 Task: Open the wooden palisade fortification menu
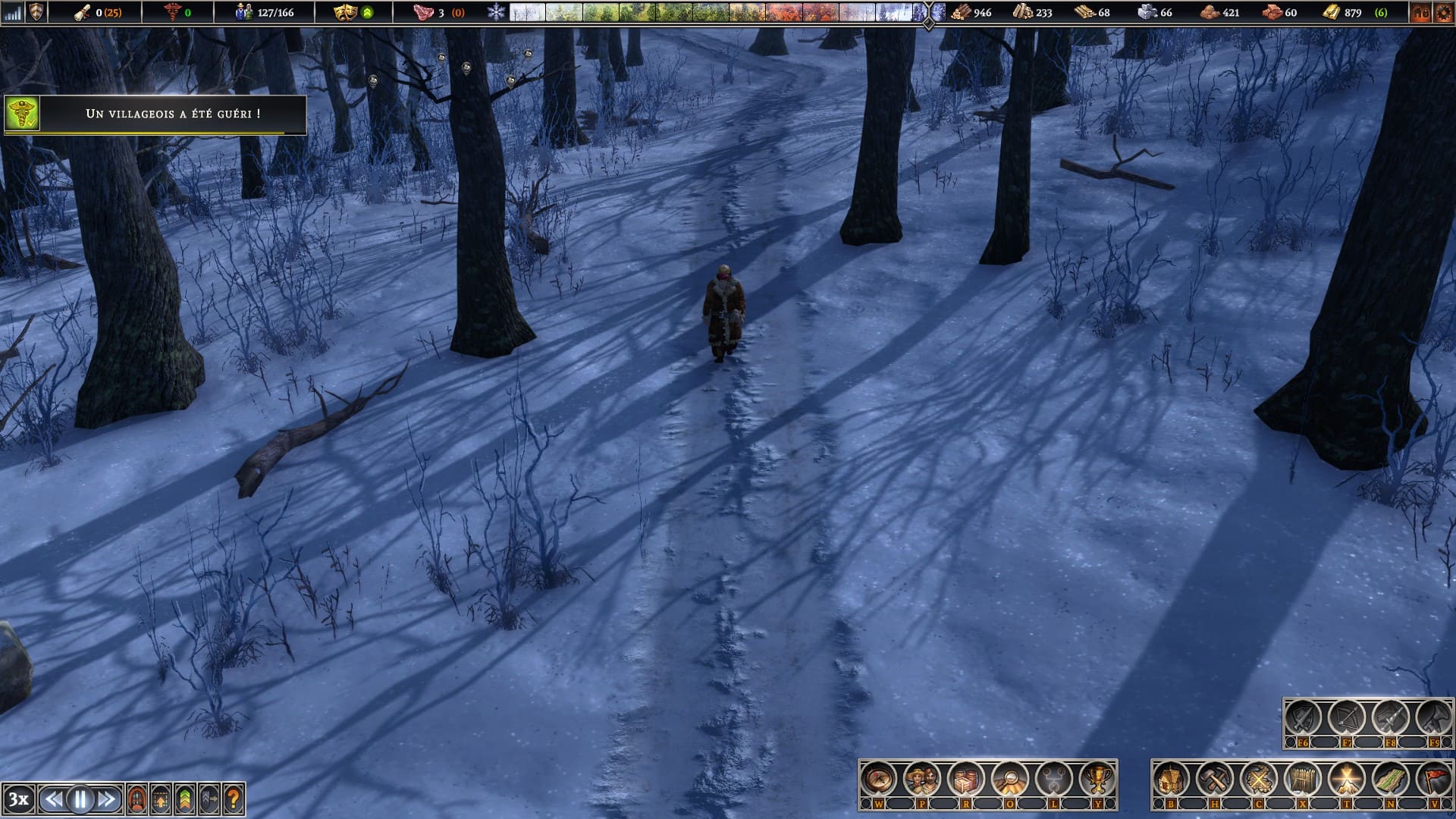1303,779
